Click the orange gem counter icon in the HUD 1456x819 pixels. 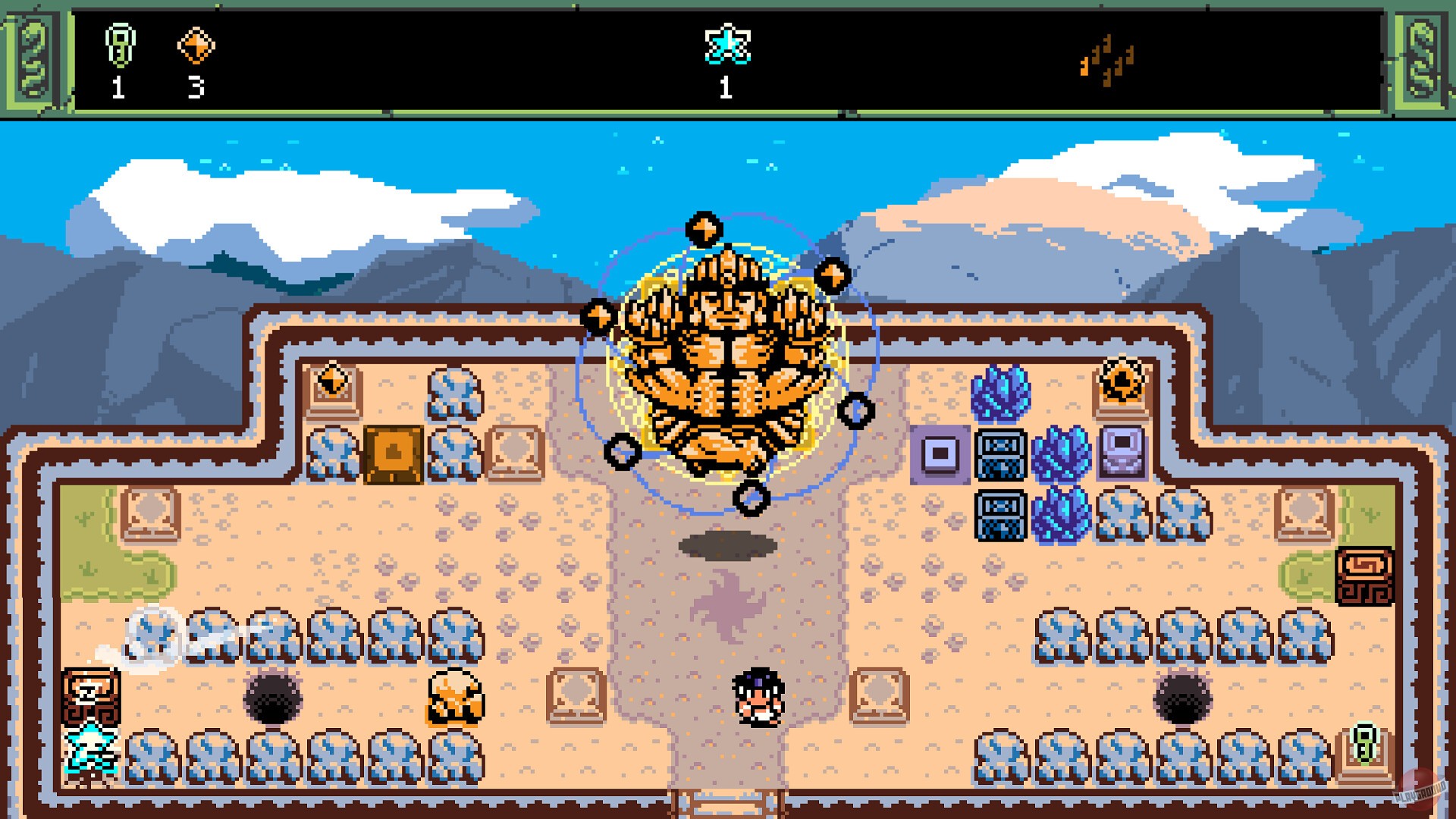click(x=196, y=45)
